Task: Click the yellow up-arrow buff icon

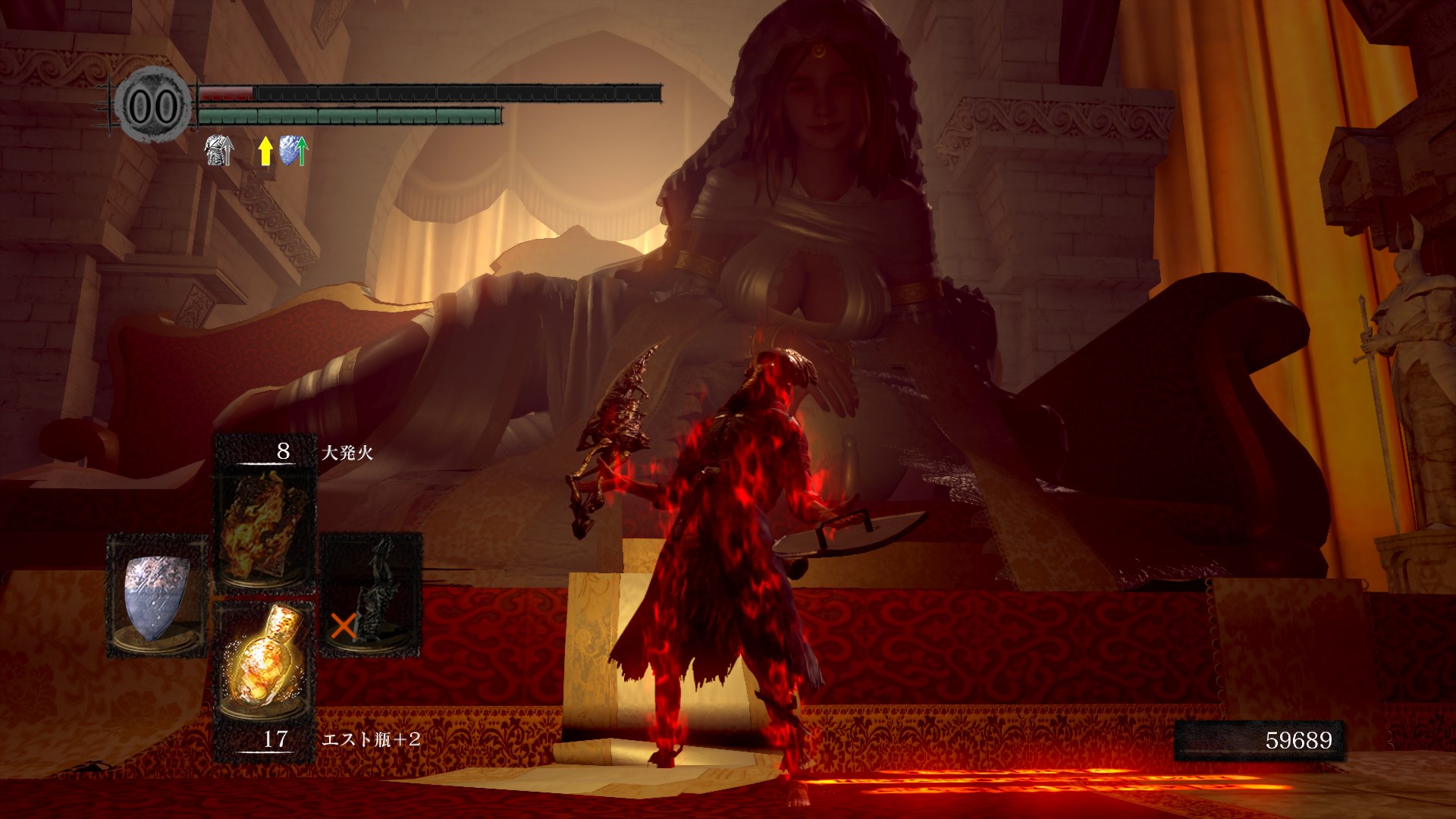Action: pos(265,151)
